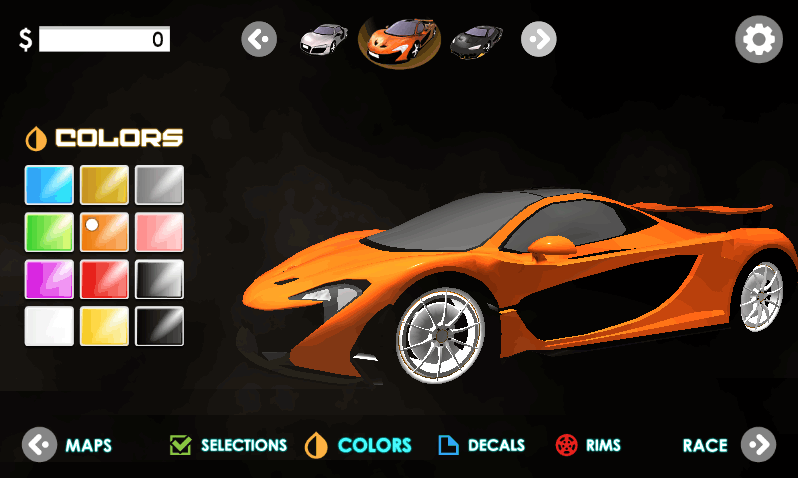Select the white car thumbnail
The width and height of the screenshot is (798, 478).
[325, 40]
